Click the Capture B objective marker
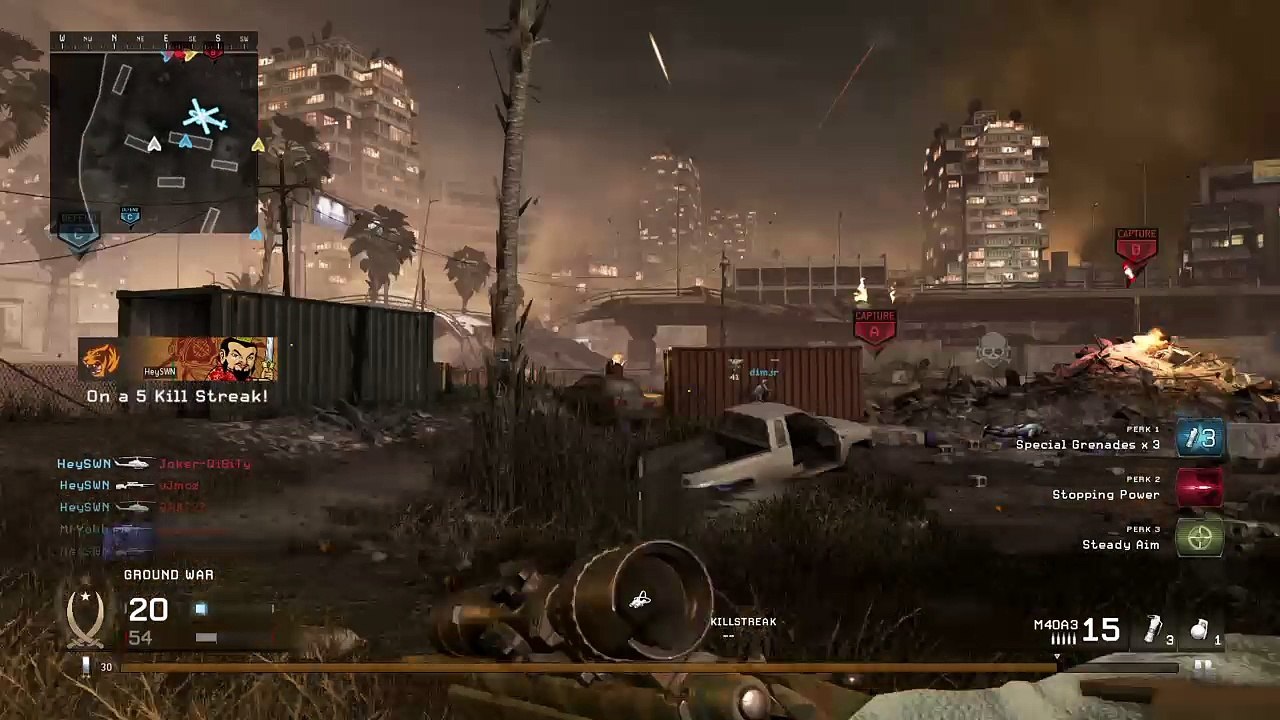Screen dimensions: 1280x720 point(1136,245)
